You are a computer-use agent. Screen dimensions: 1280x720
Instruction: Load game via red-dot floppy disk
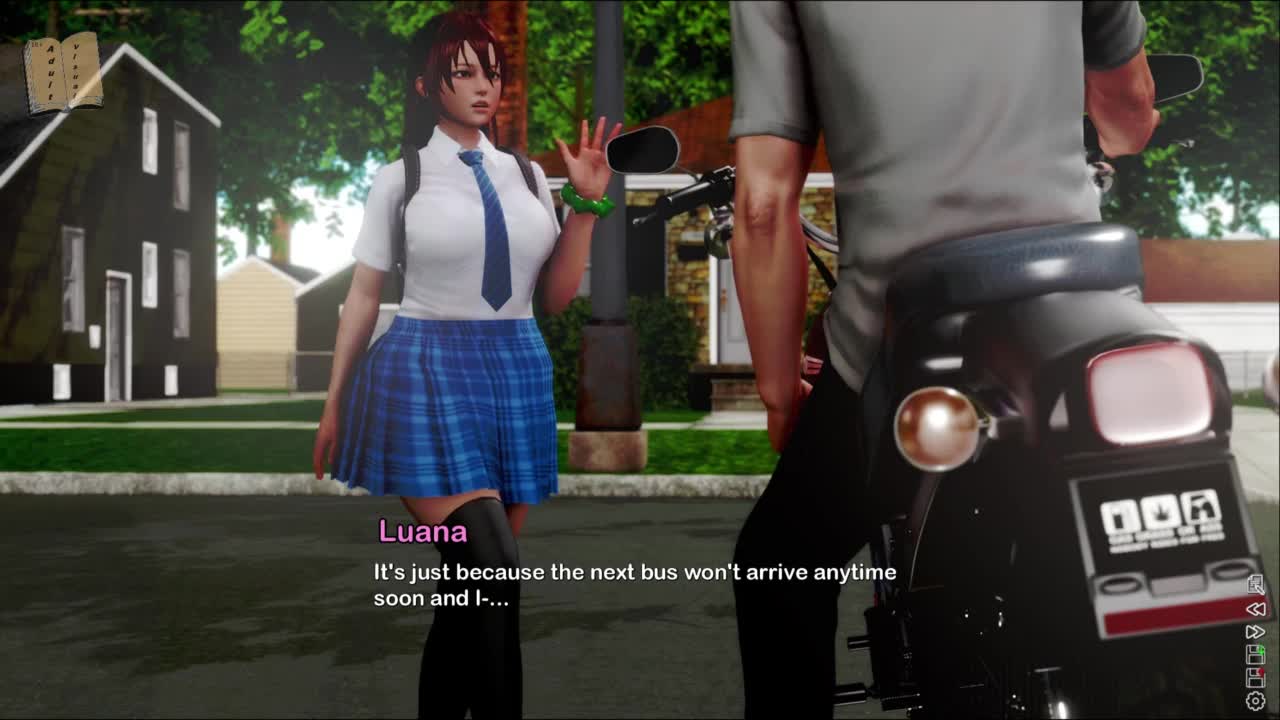[x=1255, y=678]
